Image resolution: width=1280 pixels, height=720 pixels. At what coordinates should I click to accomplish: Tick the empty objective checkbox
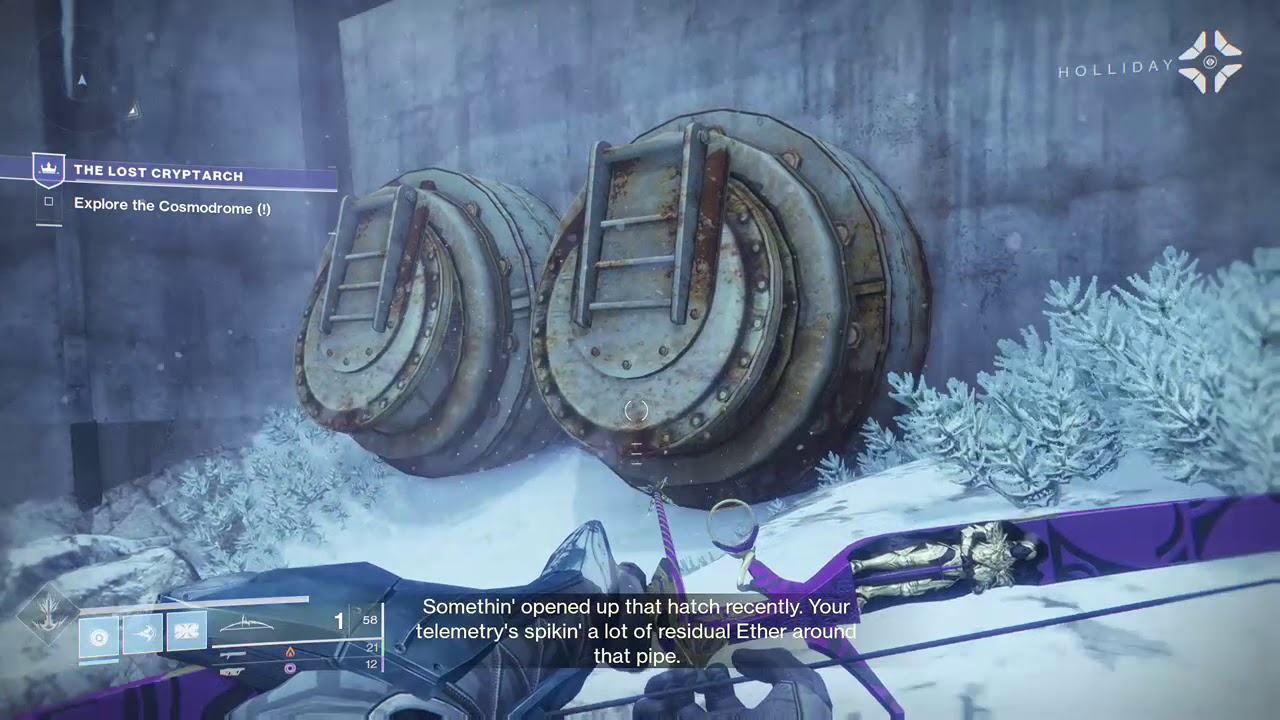(x=49, y=202)
